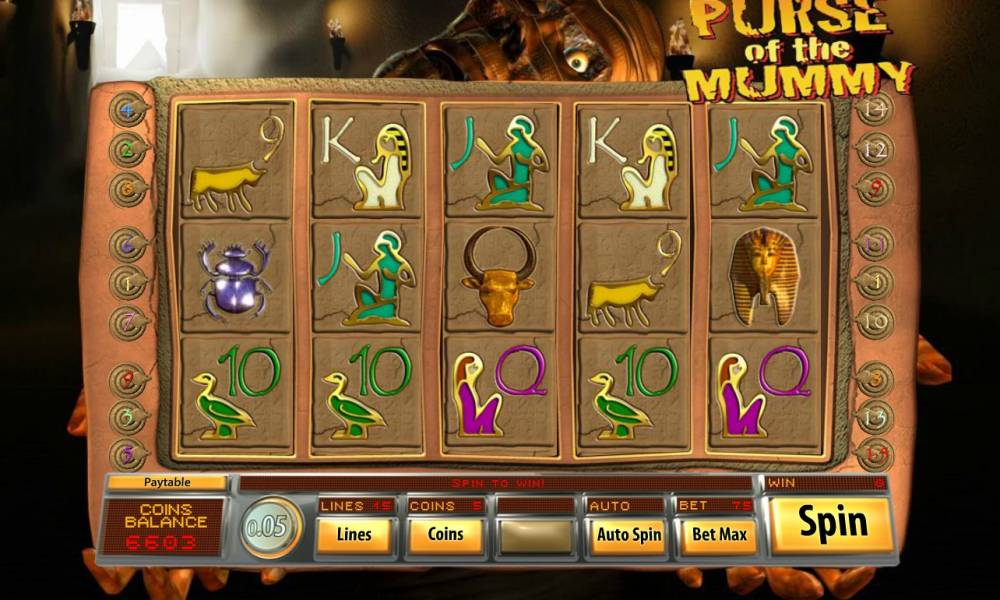The height and width of the screenshot is (600, 1000).
Task: Pick the payline 5 marker
Action: pyautogui.click(x=128, y=453)
